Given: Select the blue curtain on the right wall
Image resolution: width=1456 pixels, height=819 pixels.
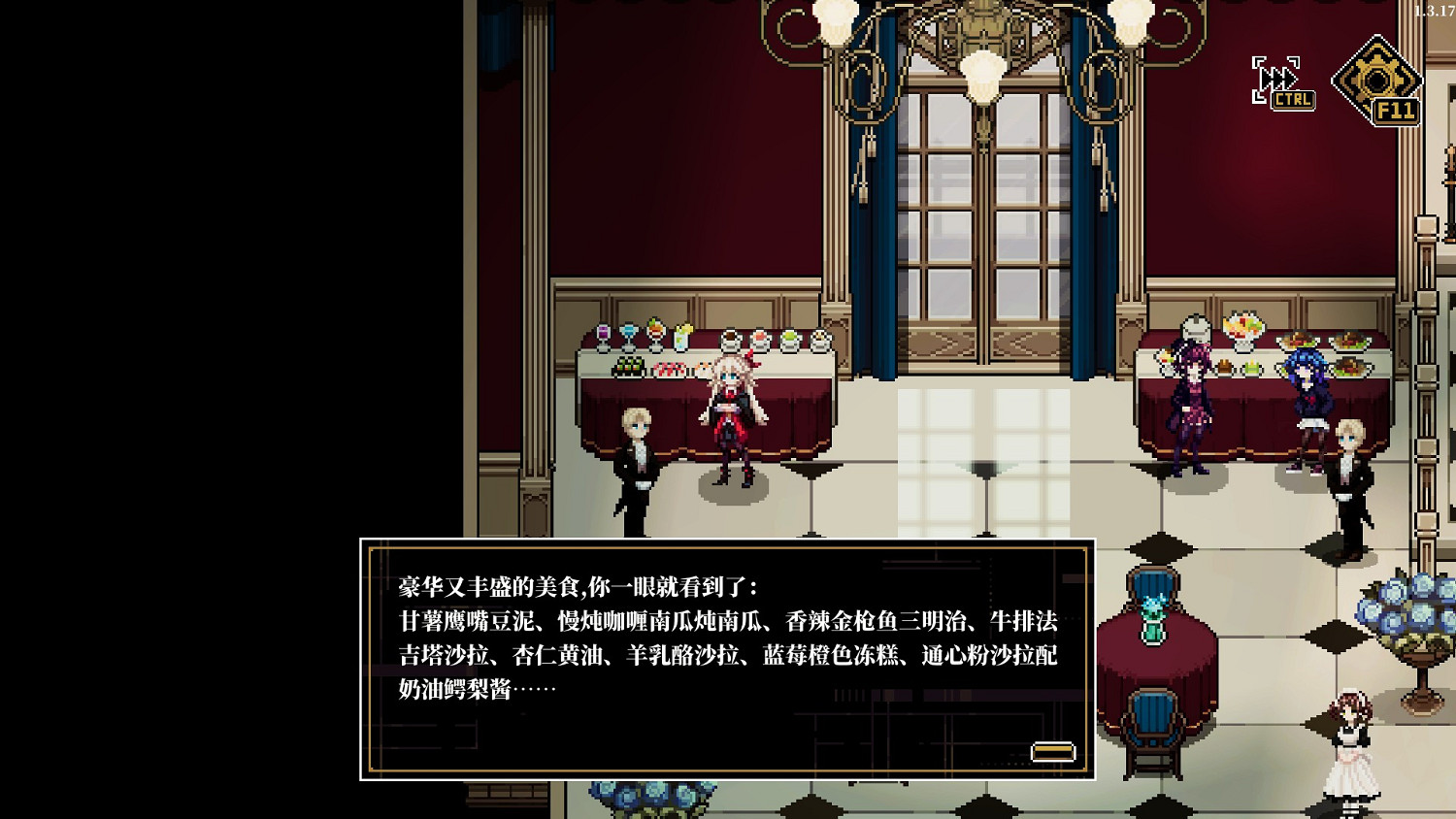Looking at the screenshot, I should [1087, 243].
